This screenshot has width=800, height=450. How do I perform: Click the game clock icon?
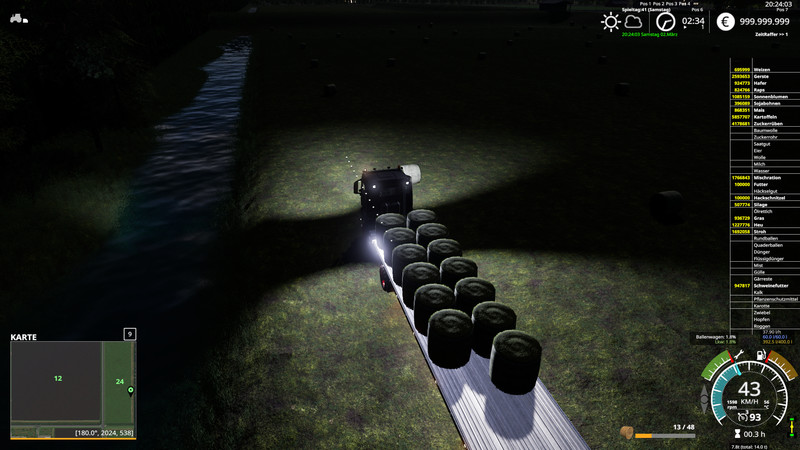(666, 21)
